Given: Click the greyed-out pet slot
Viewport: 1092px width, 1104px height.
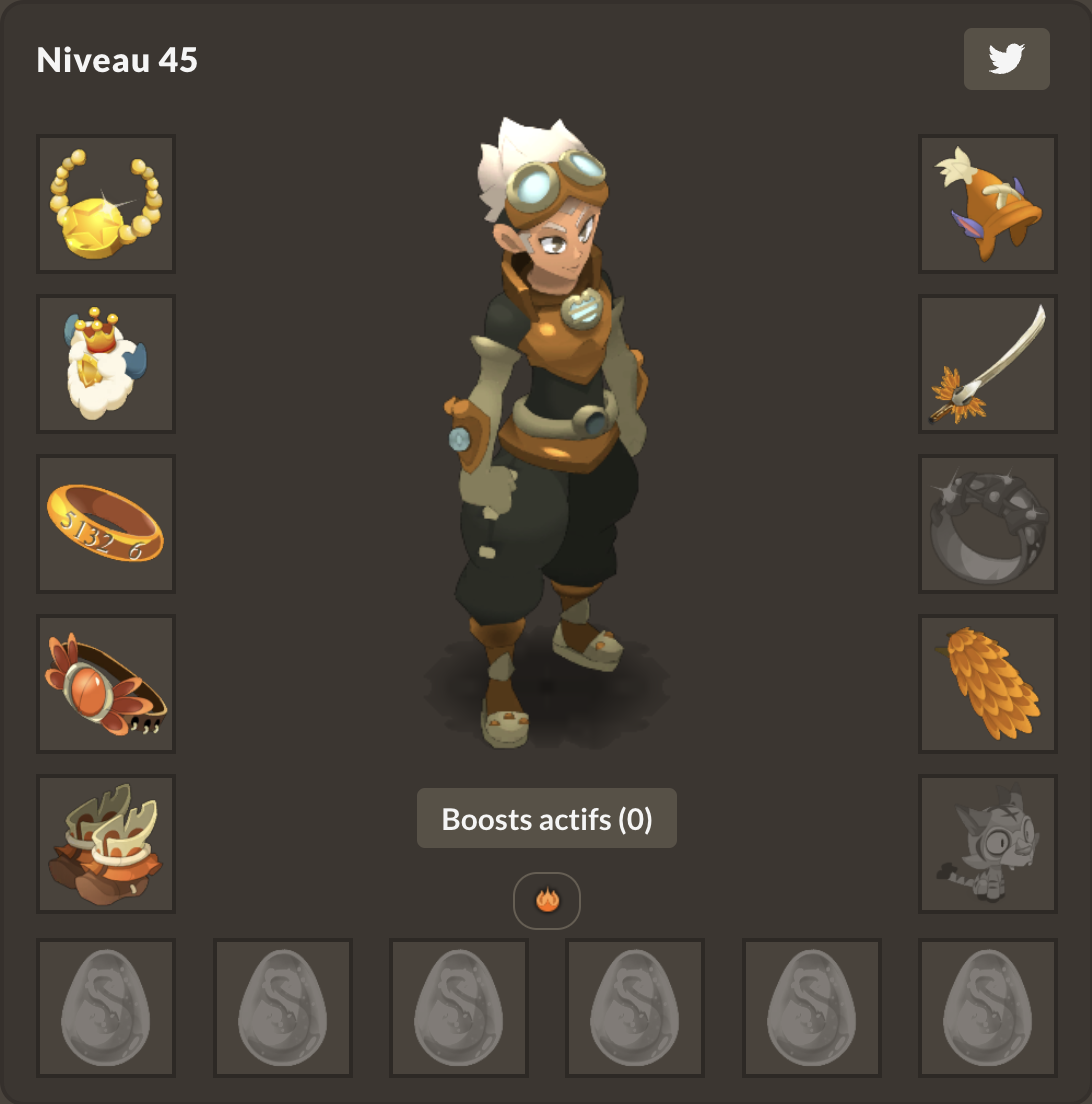Looking at the screenshot, I should tap(988, 844).
